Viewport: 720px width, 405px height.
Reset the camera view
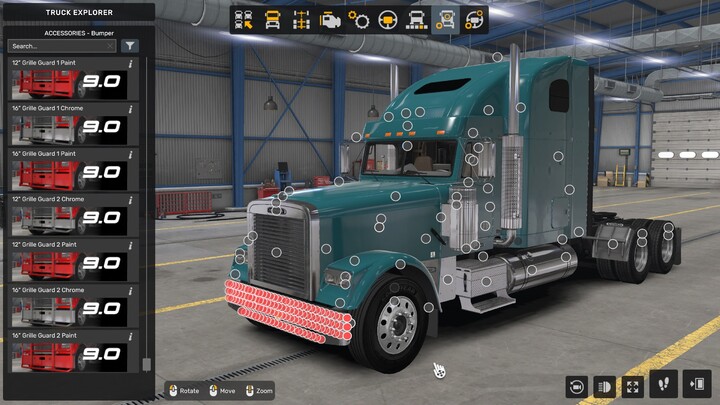coord(576,385)
